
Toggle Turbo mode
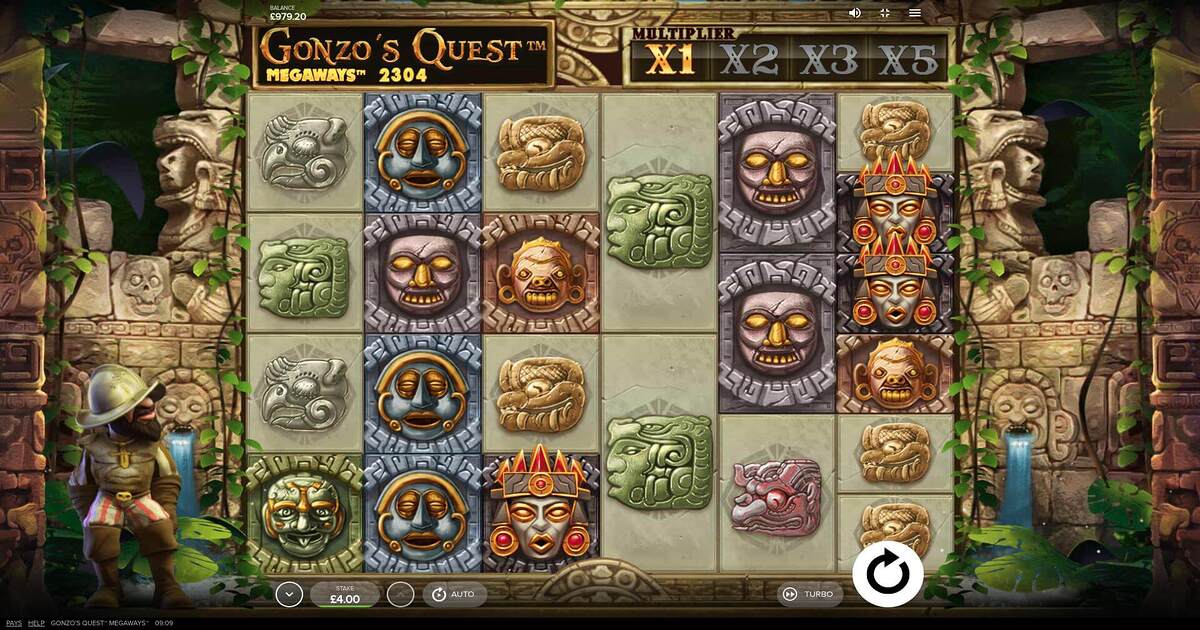click(808, 594)
